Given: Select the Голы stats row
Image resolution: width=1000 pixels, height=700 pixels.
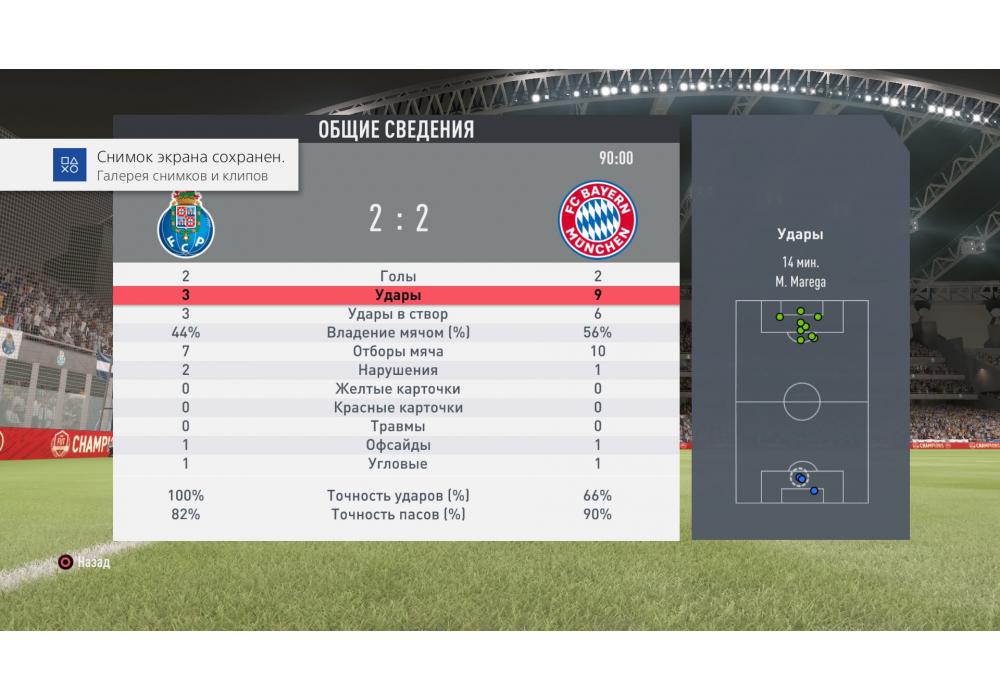Looking at the screenshot, I should [398, 276].
